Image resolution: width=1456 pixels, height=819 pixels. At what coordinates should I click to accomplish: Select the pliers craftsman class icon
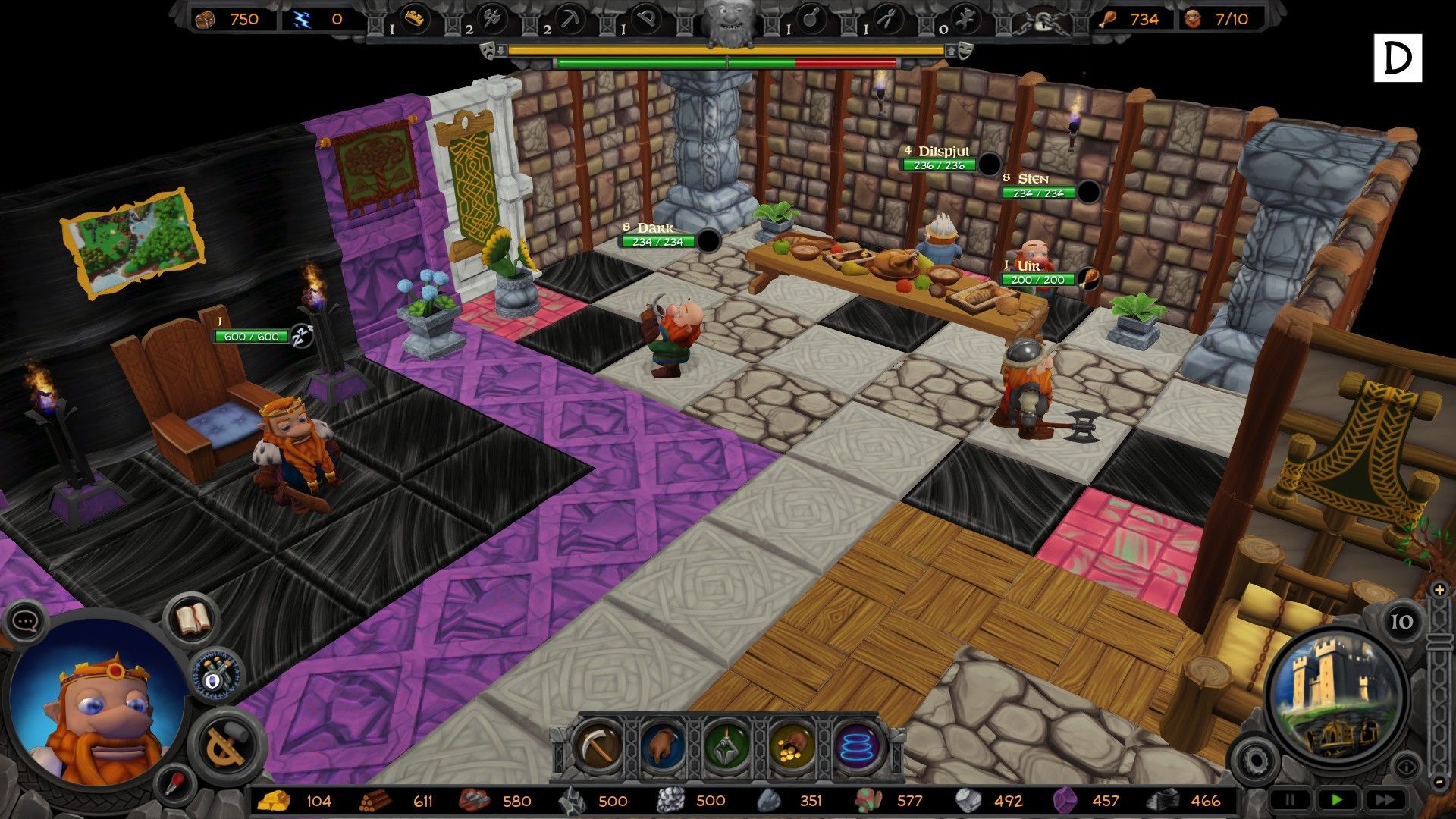pyautogui.click(x=887, y=20)
